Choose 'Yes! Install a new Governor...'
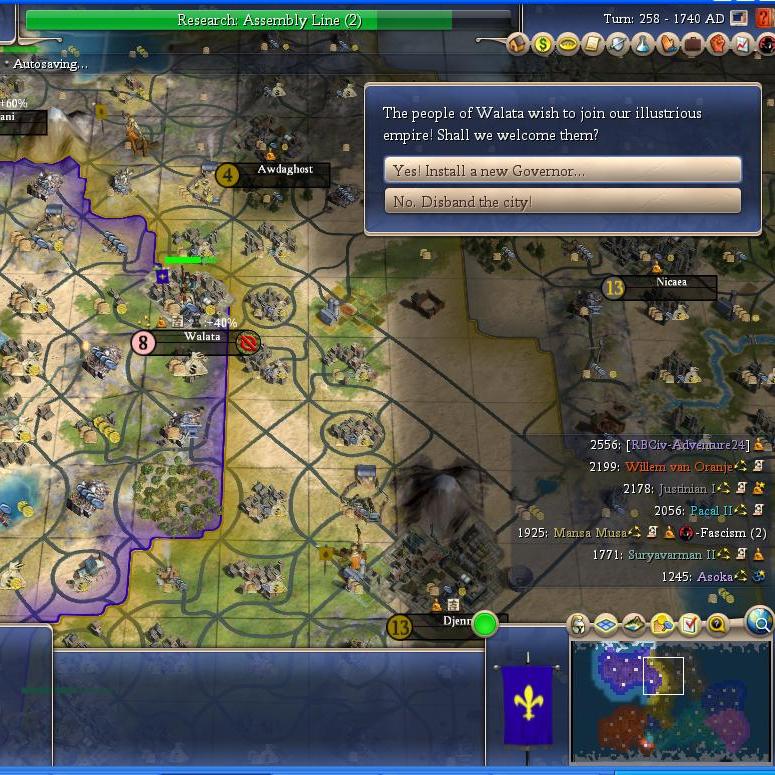This screenshot has height=775, width=775. (x=562, y=170)
